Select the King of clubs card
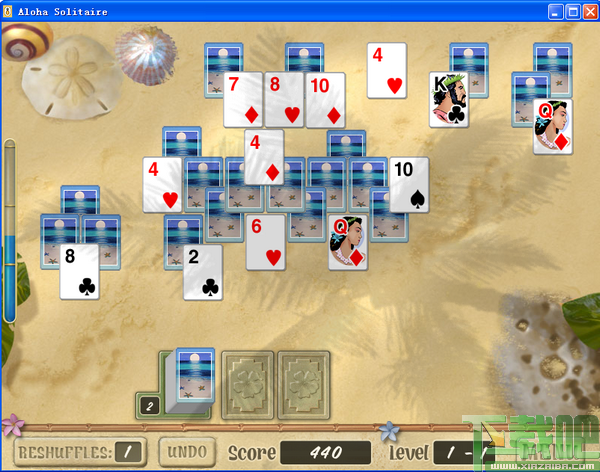 [x=448, y=100]
